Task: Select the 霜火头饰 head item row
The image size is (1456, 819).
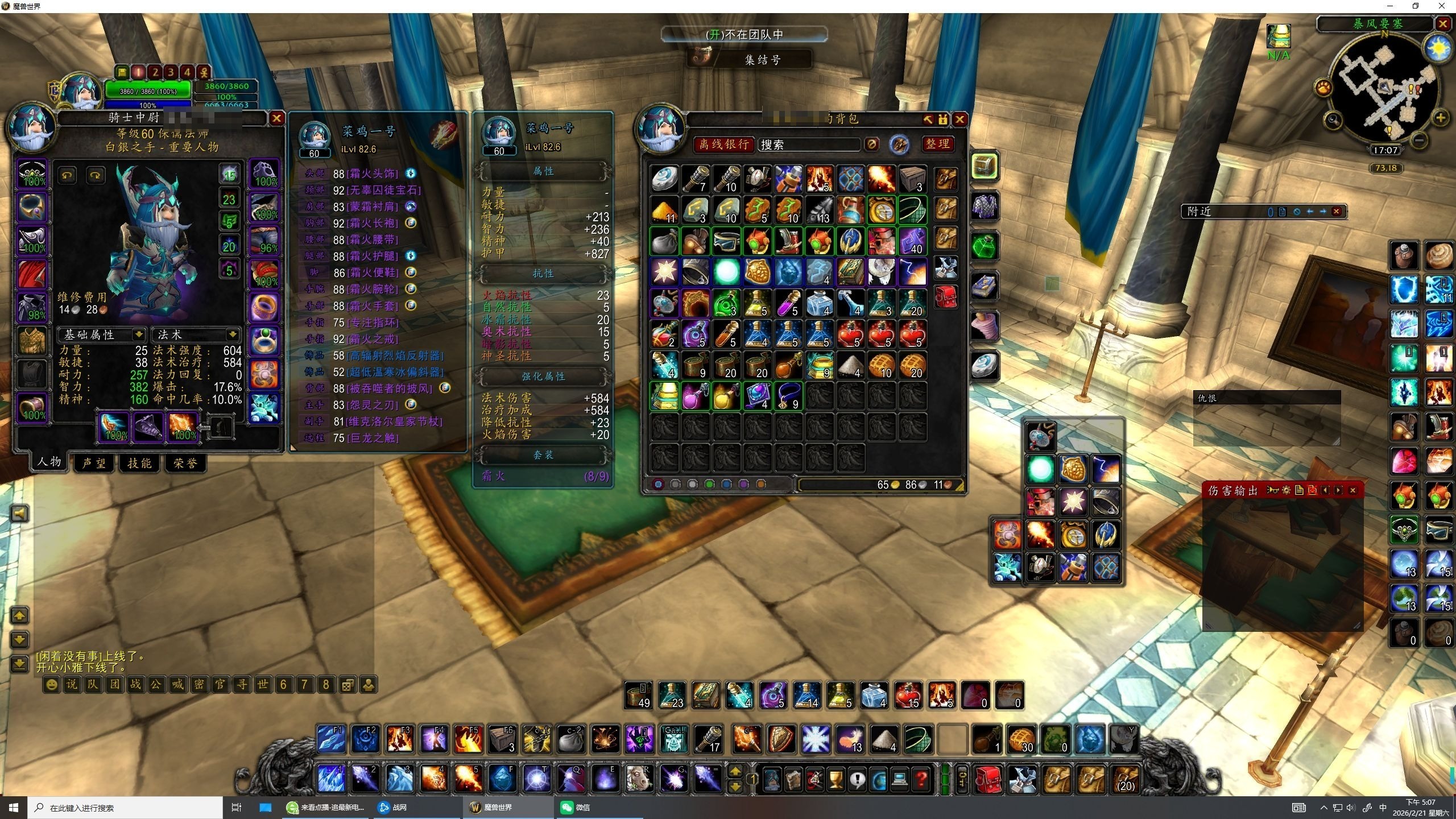Action: click(373, 173)
